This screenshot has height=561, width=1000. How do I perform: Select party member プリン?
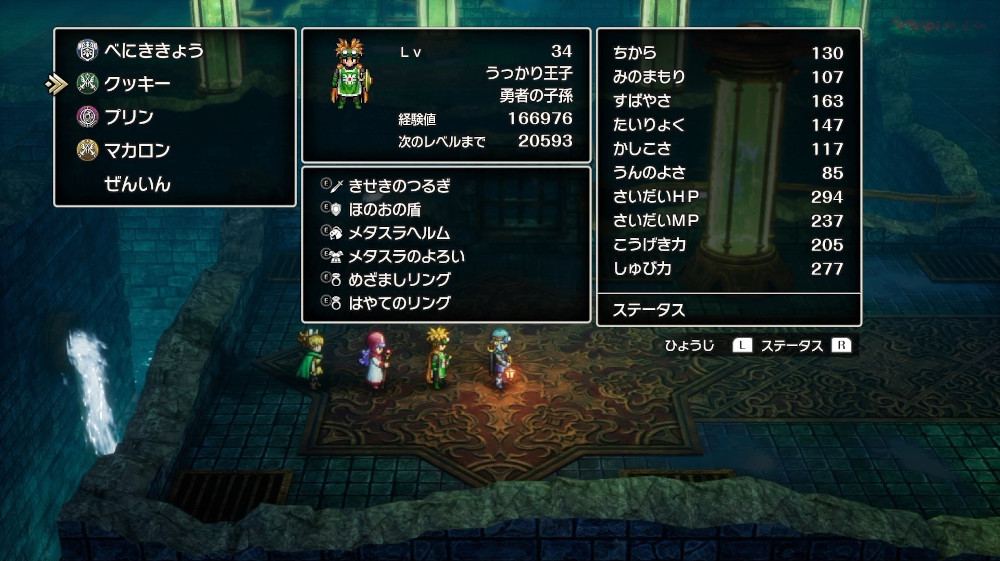(x=129, y=117)
